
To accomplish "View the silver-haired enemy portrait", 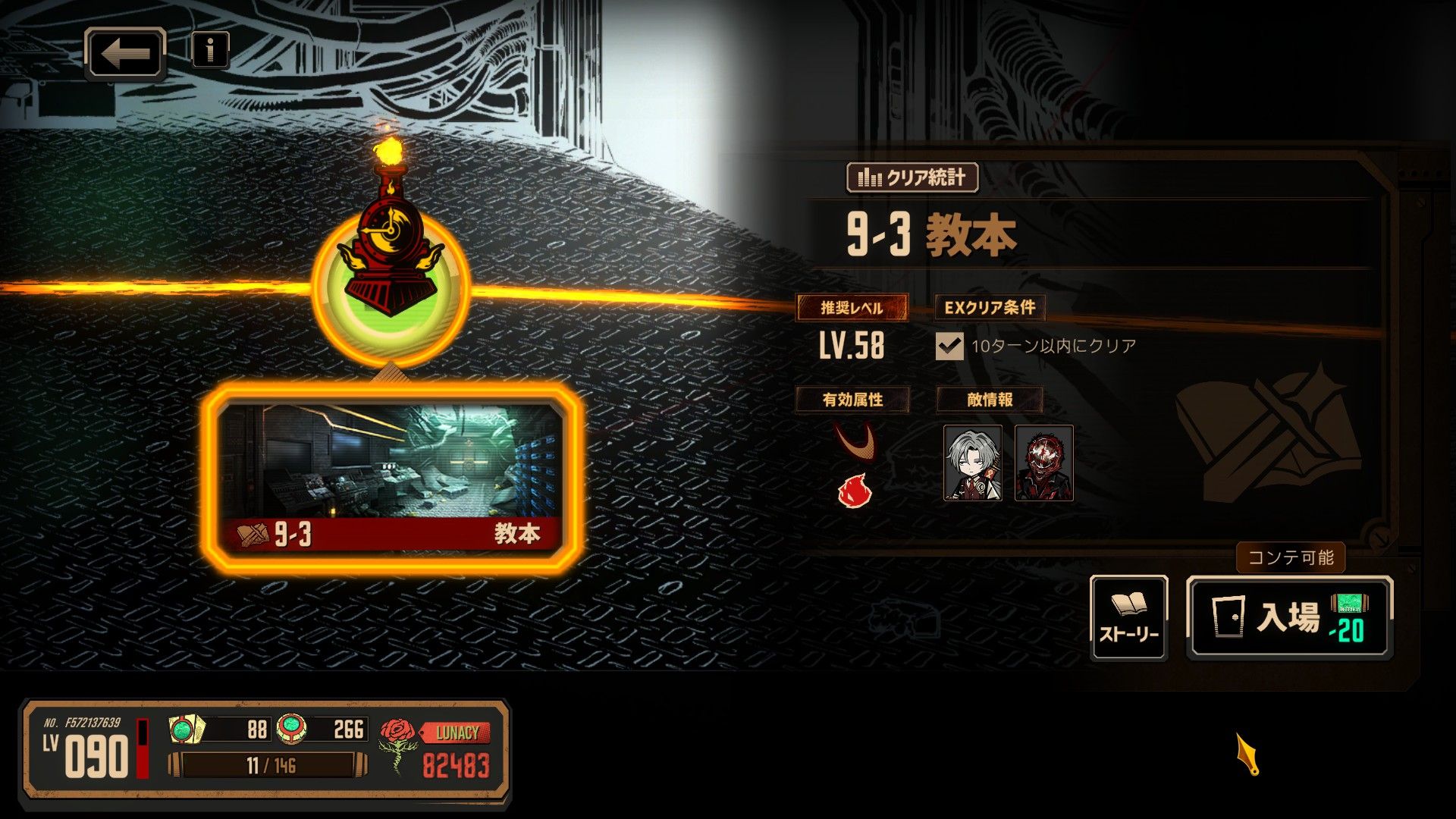I will click(972, 463).
